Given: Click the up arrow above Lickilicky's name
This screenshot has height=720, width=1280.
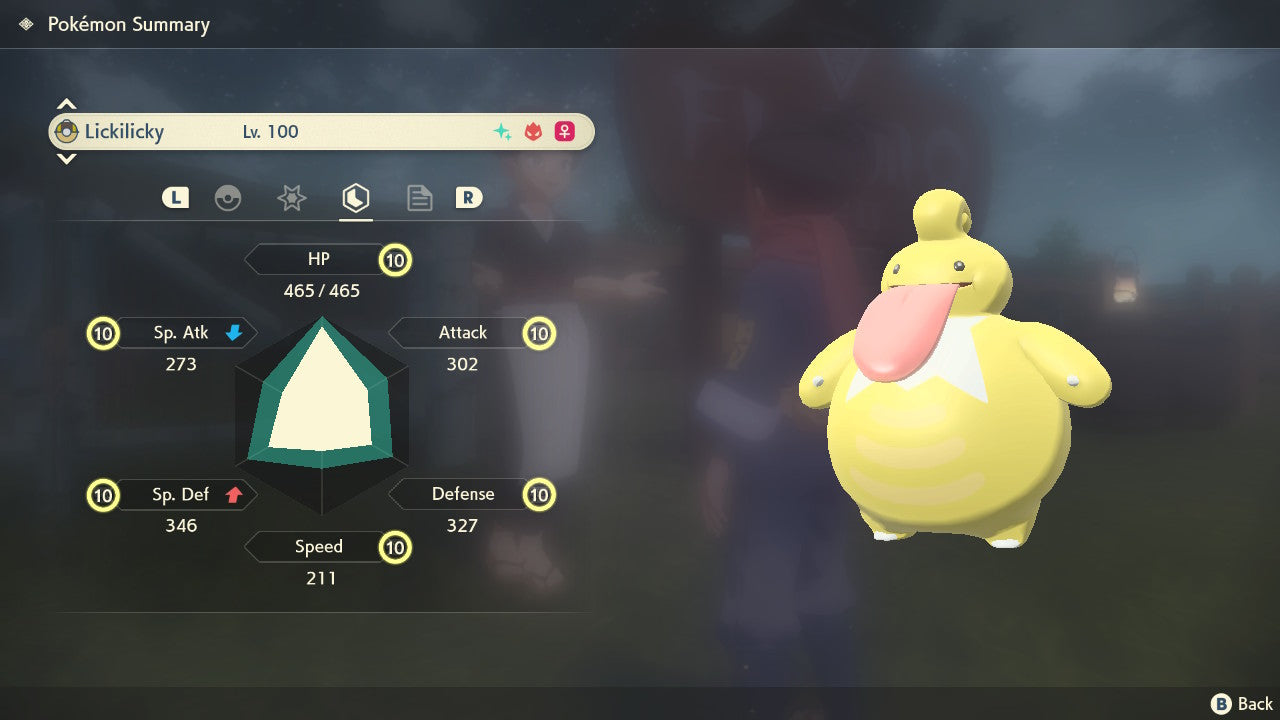Looking at the screenshot, I should (66, 105).
